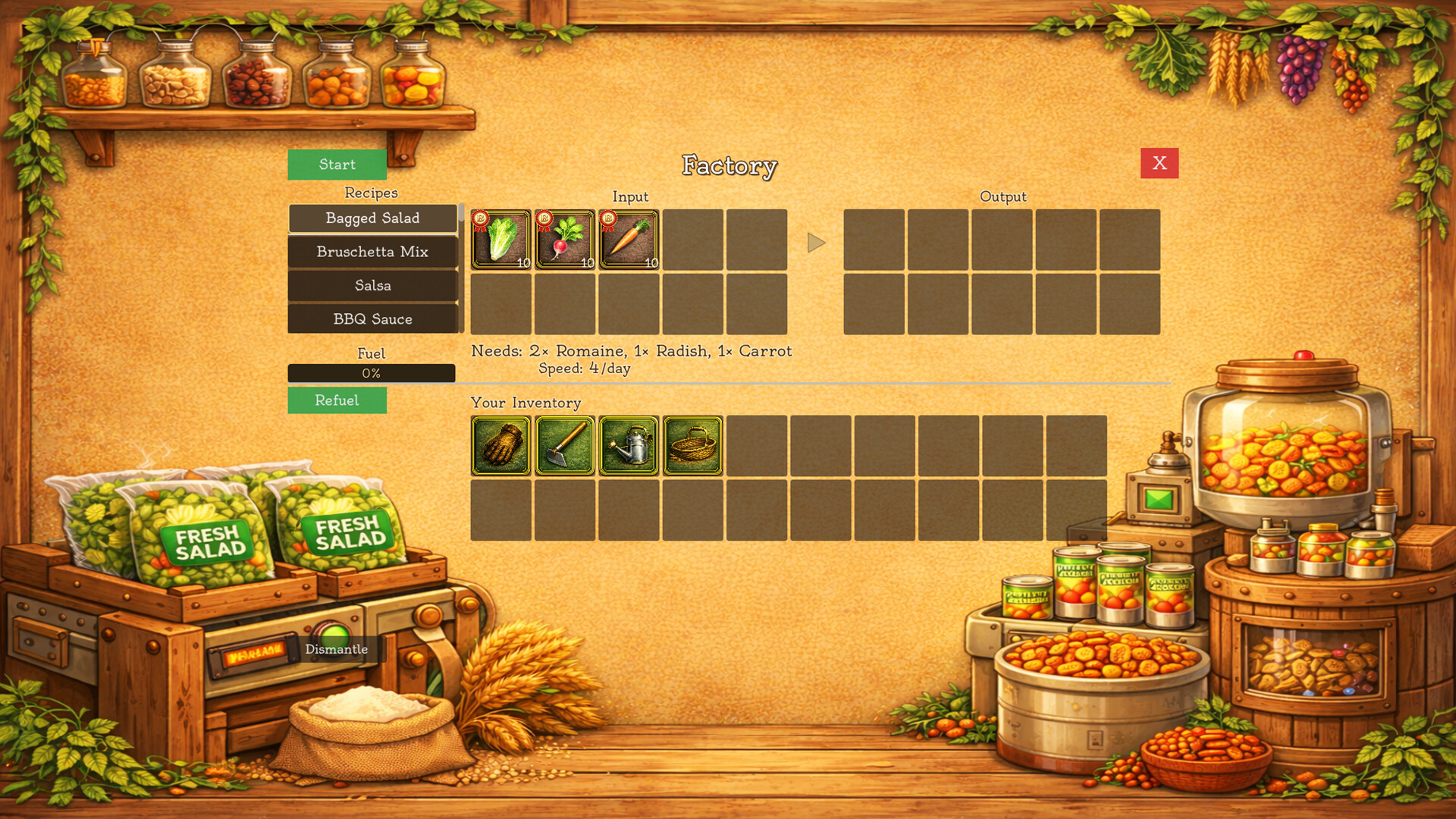Expand the Bruschetta Mix recipe entry
The height and width of the screenshot is (819, 1456).
[x=372, y=252]
